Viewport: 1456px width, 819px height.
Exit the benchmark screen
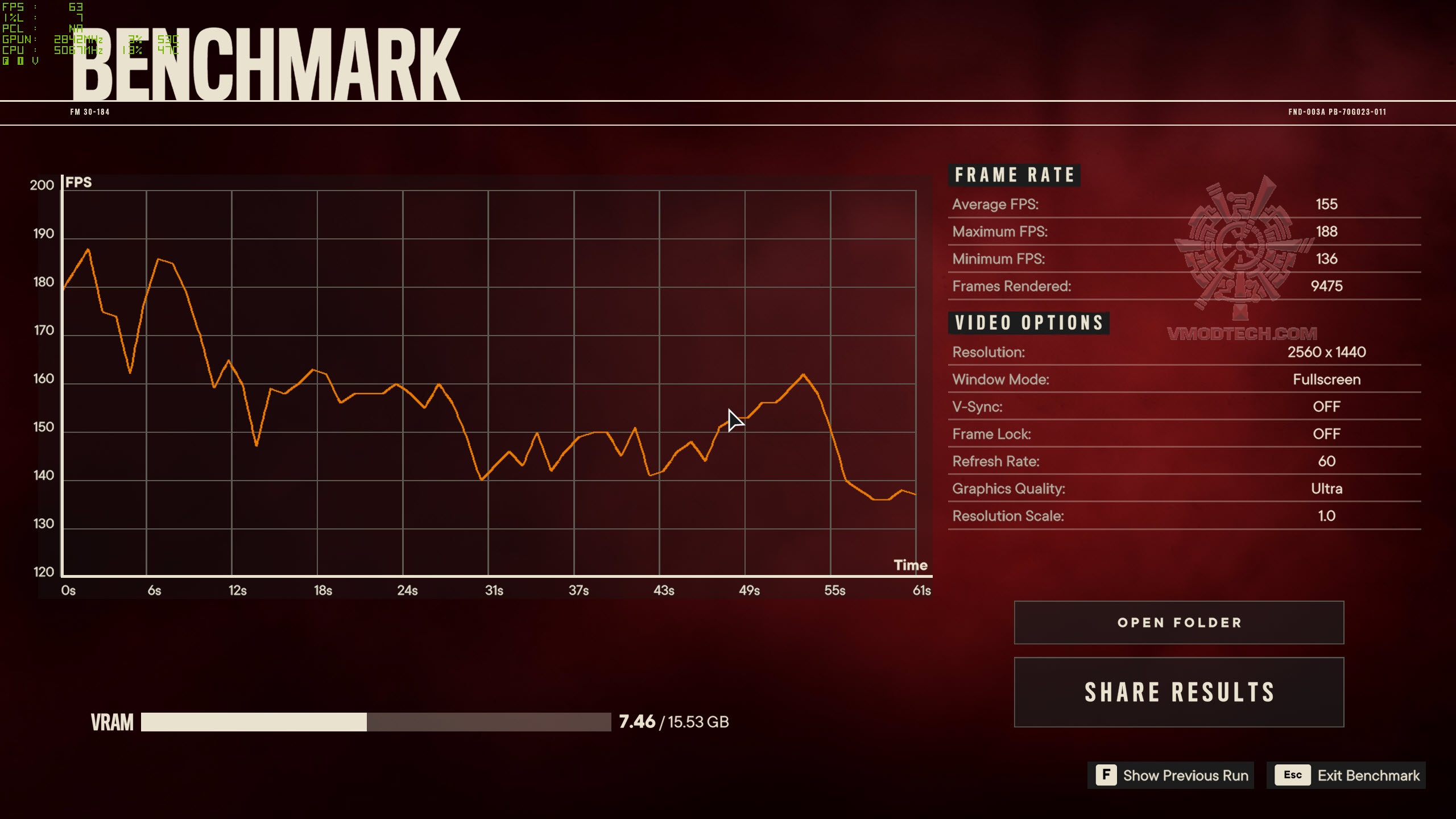(1346, 775)
